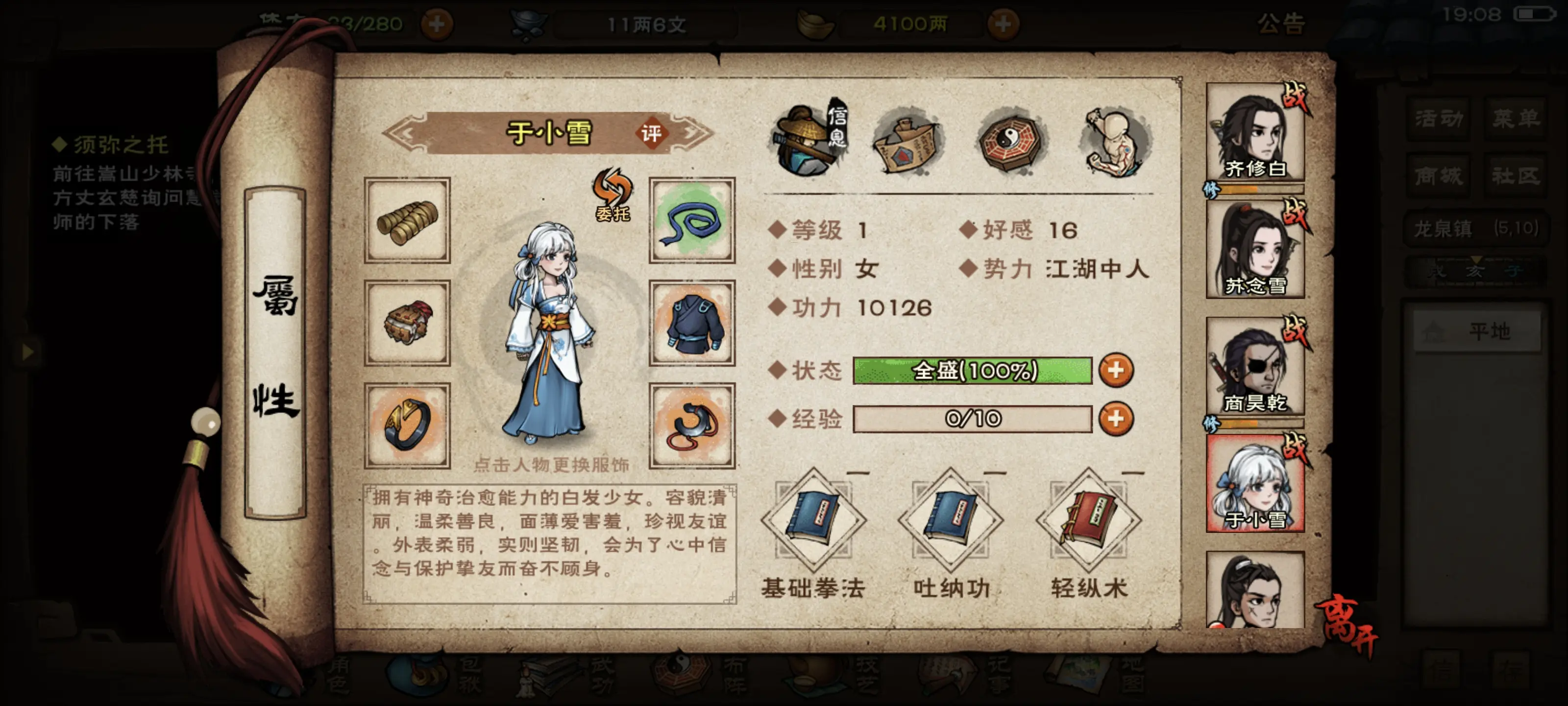Click the 评 review button beside the name
Viewport: 1568px width, 706px height.
coord(651,133)
